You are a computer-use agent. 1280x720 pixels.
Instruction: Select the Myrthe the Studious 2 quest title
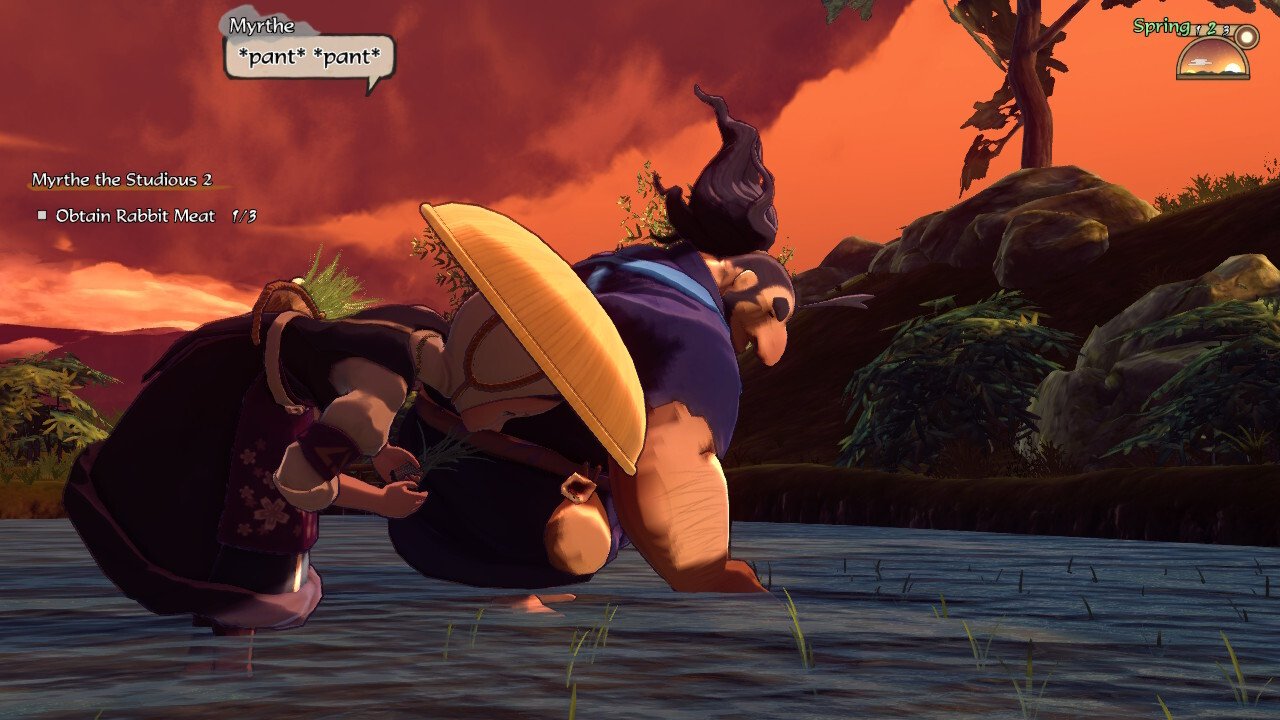pyautogui.click(x=122, y=180)
